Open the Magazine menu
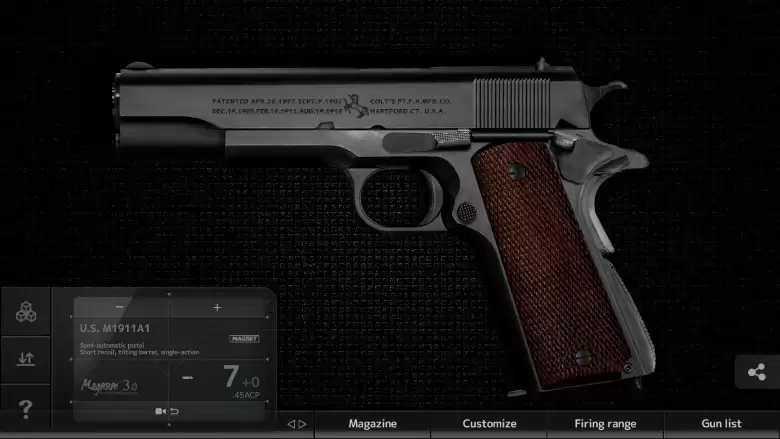This screenshot has width=780, height=439. pyautogui.click(x=372, y=424)
